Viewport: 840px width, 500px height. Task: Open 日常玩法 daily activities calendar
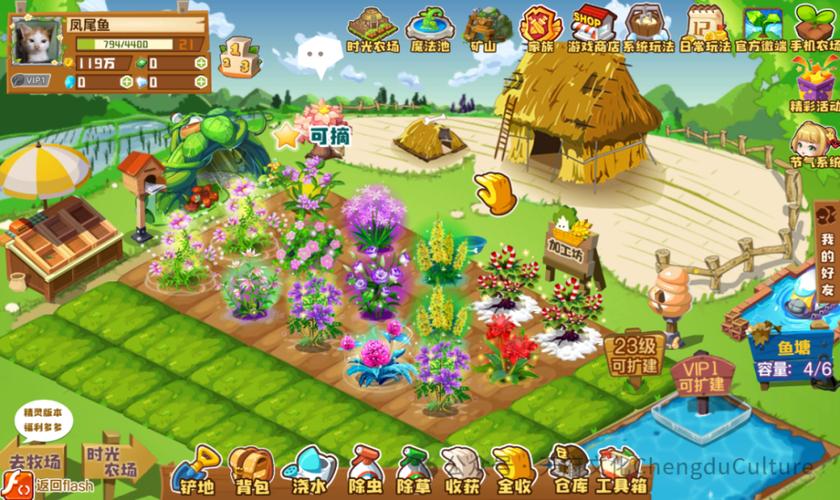coord(705,27)
